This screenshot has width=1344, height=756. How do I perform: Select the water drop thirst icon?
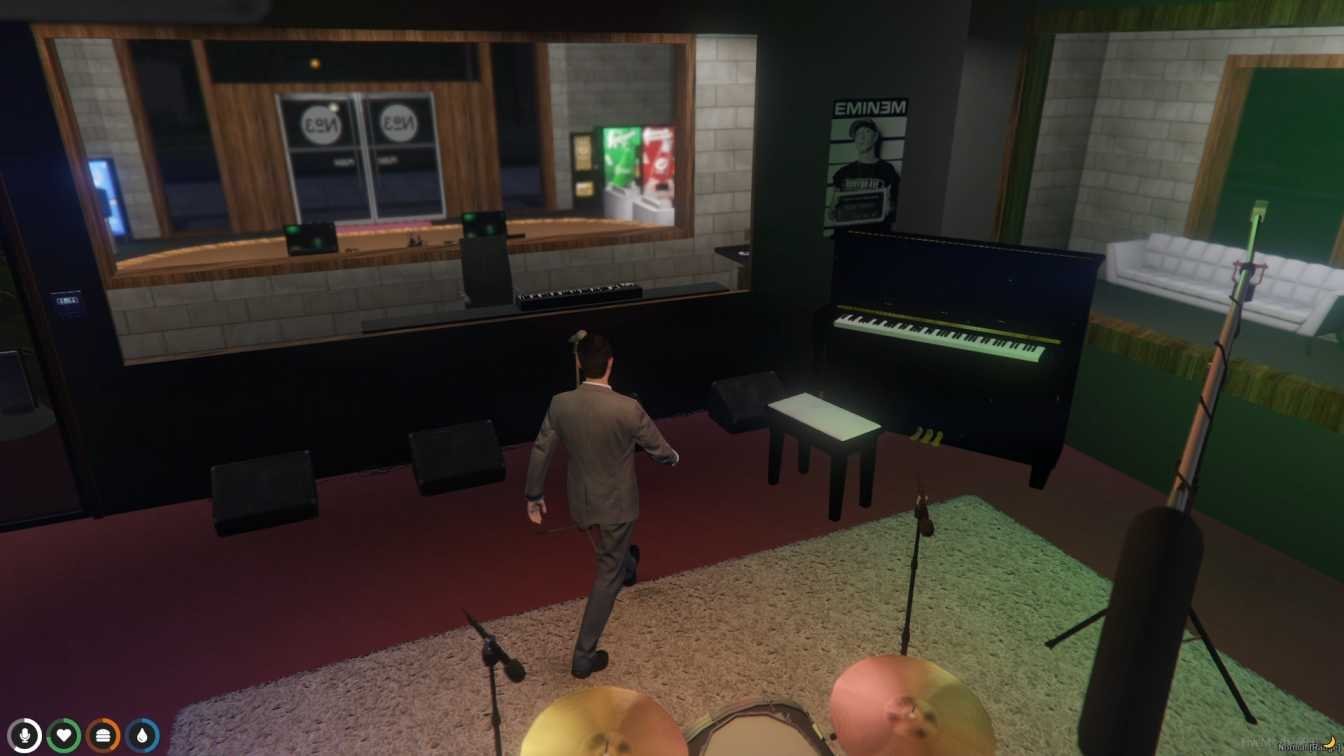[x=143, y=736]
